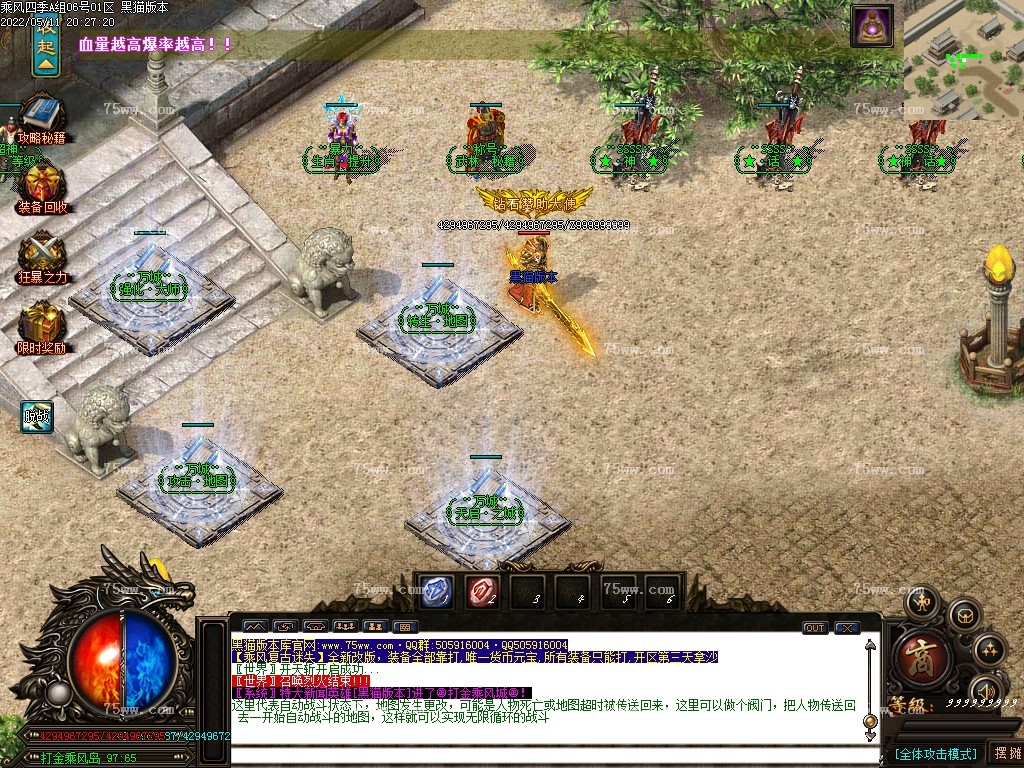Select the first chat channel tab icon
1024x768 pixels.
tap(256, 628)
